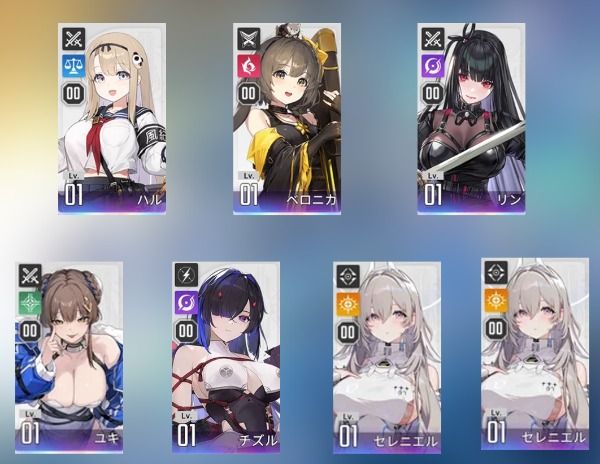Image resolution: width=600 pixels, height=464 pixels.
Task: Select the ハル character card
Action: pos(112,118)
